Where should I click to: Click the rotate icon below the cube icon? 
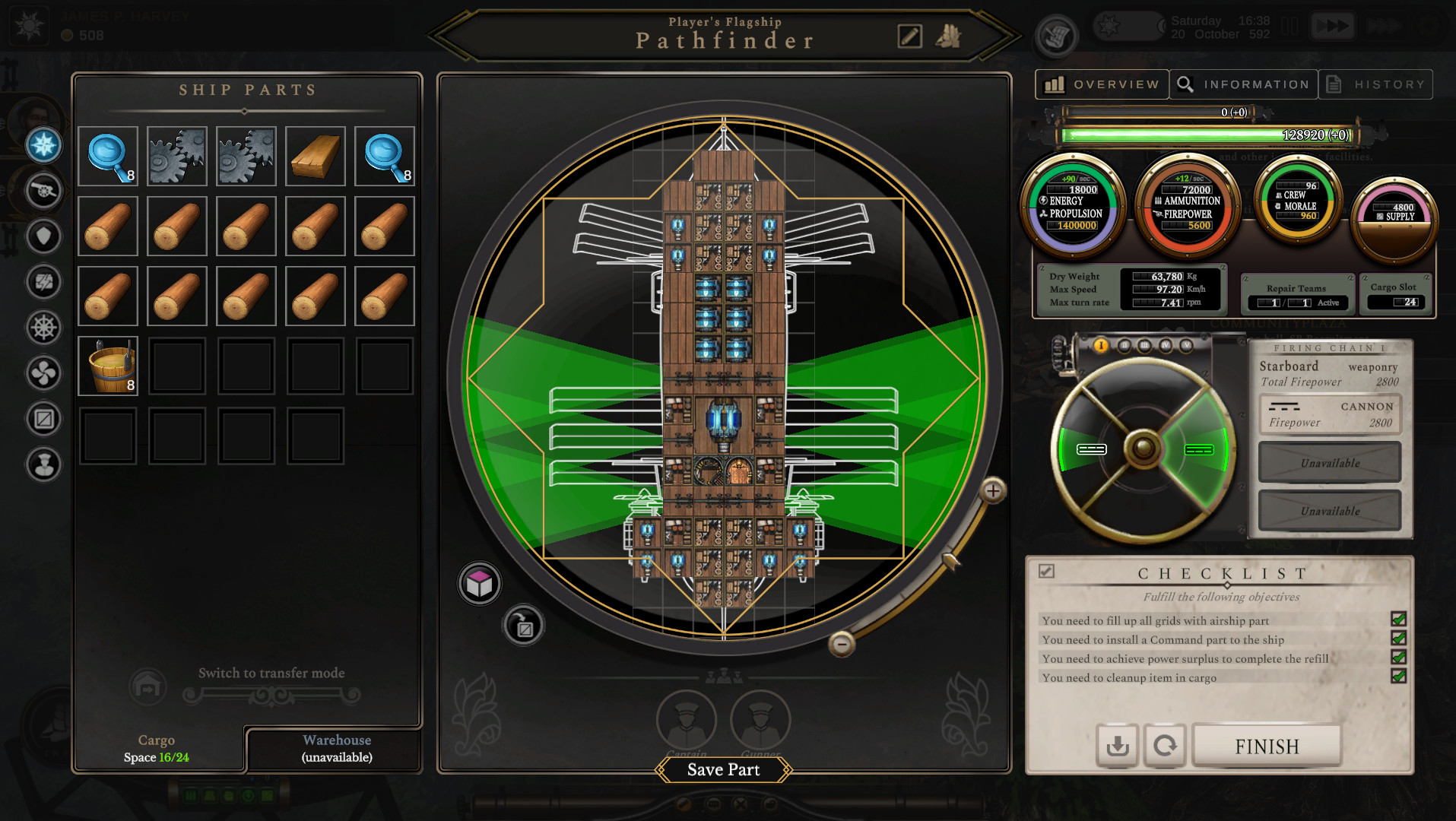(x=523, y=624)
